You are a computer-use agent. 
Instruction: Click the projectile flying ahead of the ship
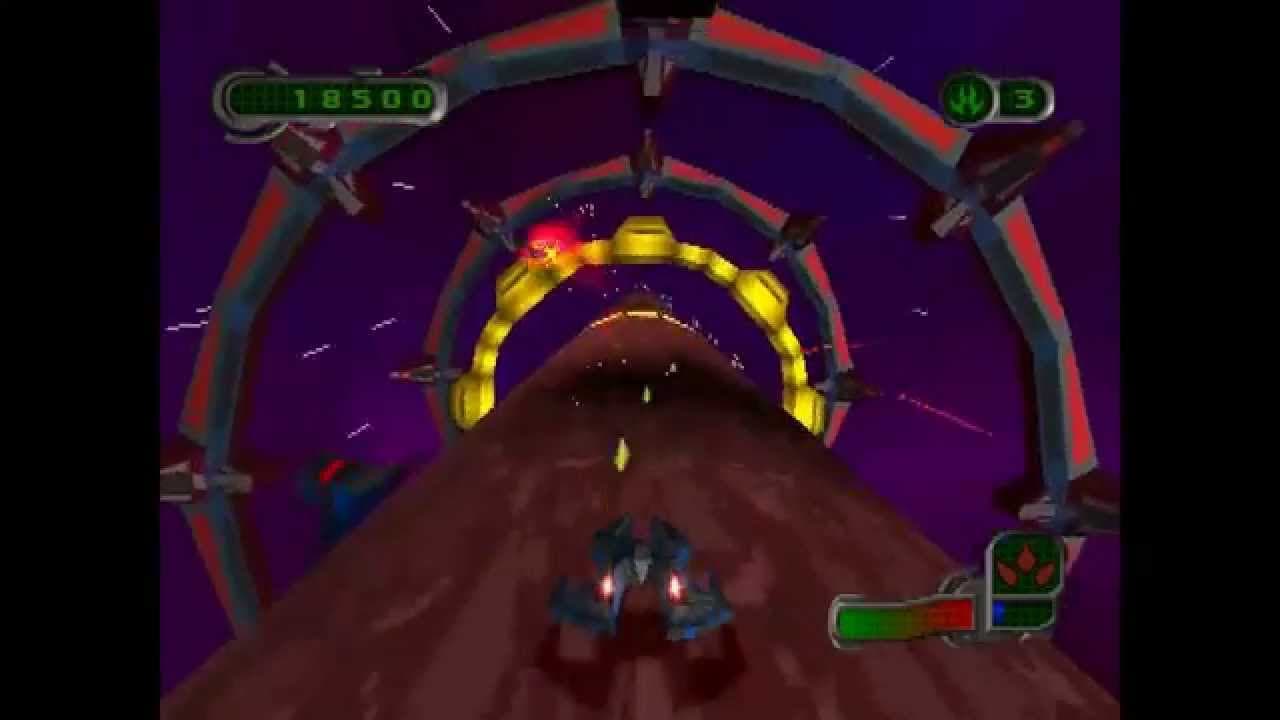623,450
